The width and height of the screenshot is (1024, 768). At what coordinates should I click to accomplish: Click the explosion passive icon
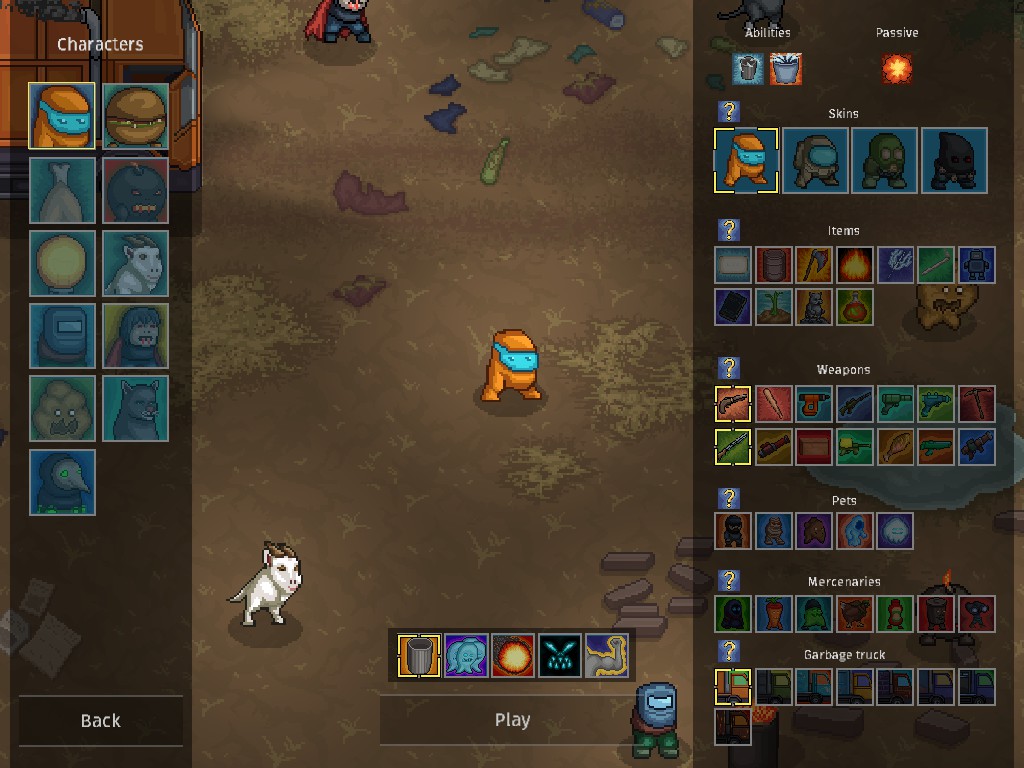click(897, 69)
